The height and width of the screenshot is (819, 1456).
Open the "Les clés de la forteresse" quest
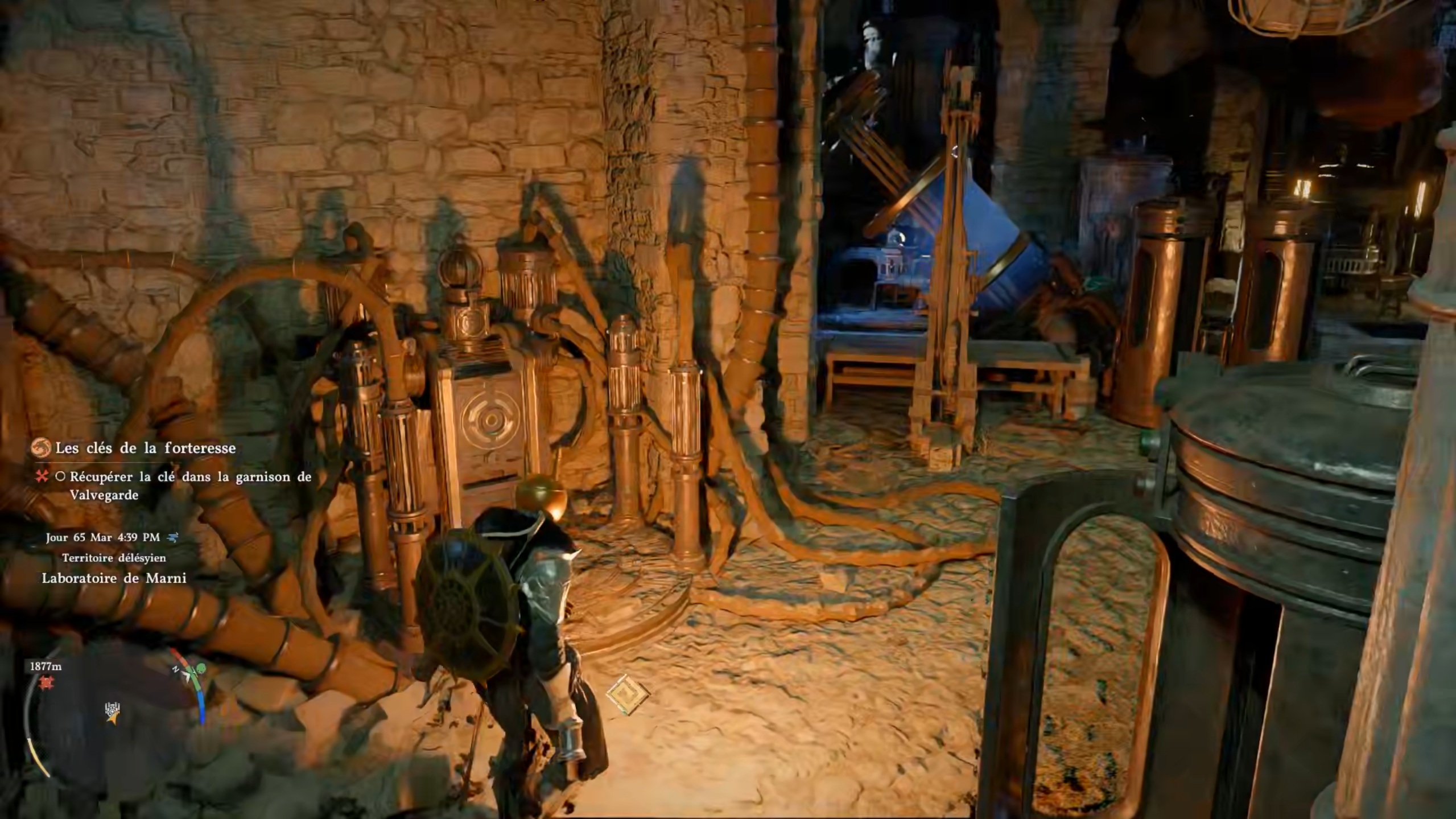145,448
